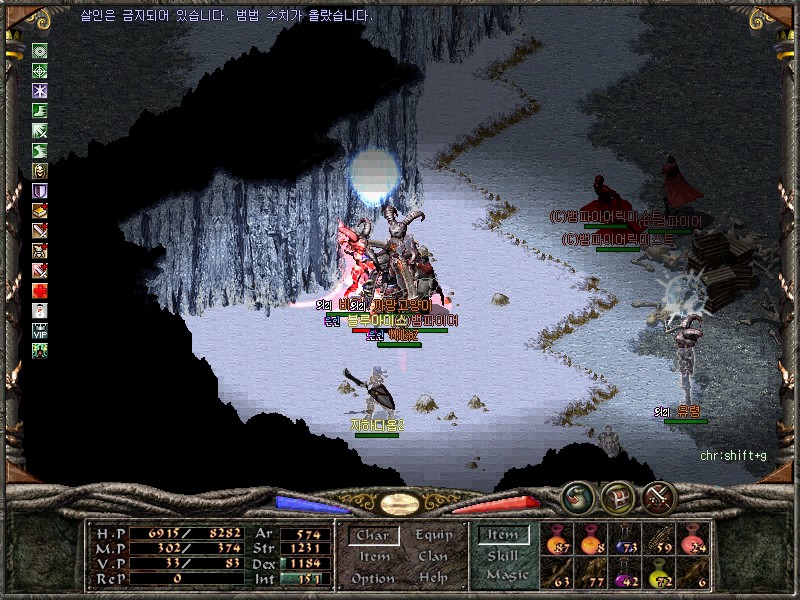Open the Option menu
The image size is (800, 600).
click(373, 578)
